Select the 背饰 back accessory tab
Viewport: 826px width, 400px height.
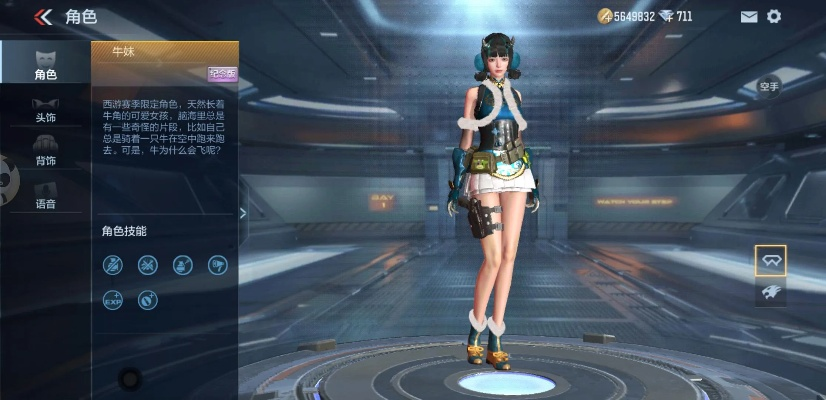(45, 150)
